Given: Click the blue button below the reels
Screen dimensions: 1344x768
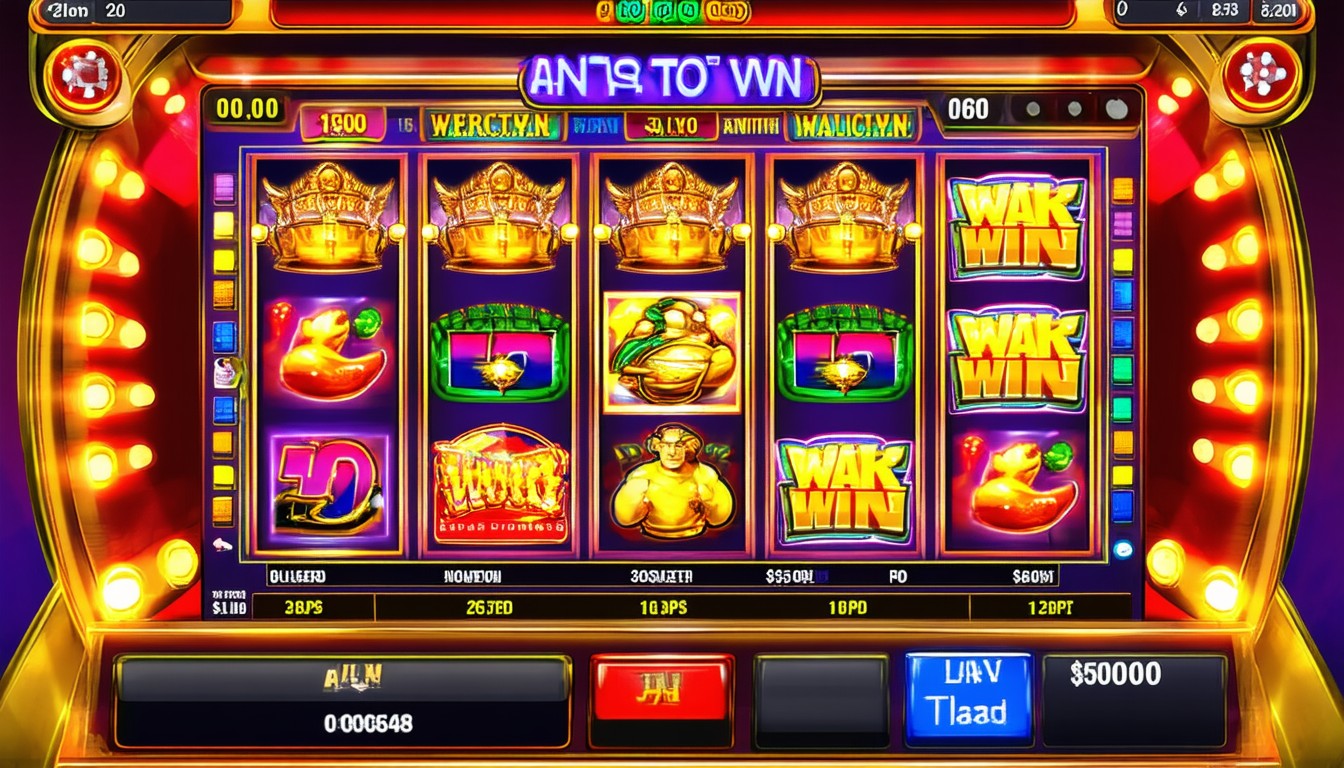Looking at the screenshot, I should [x=967, y=698].
